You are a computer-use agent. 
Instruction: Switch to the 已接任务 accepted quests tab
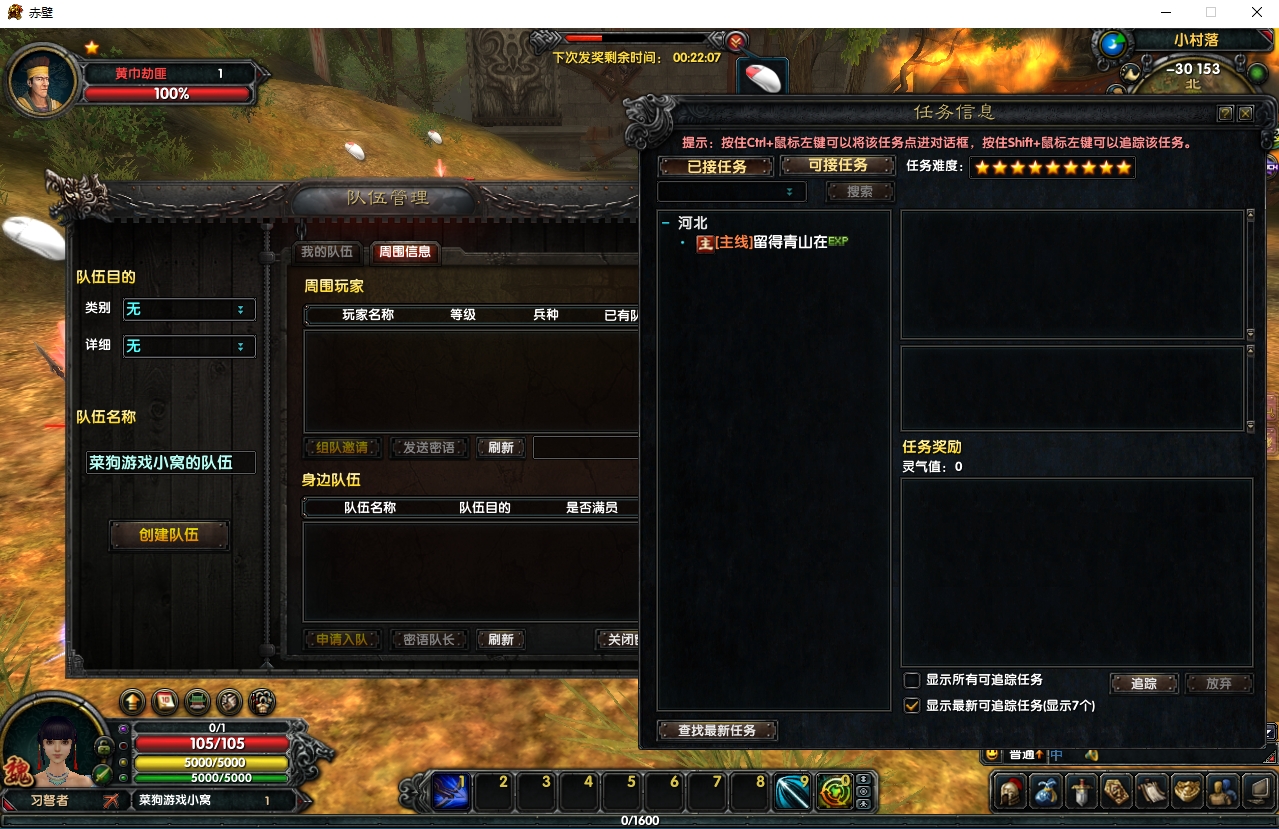pos(717,166)
